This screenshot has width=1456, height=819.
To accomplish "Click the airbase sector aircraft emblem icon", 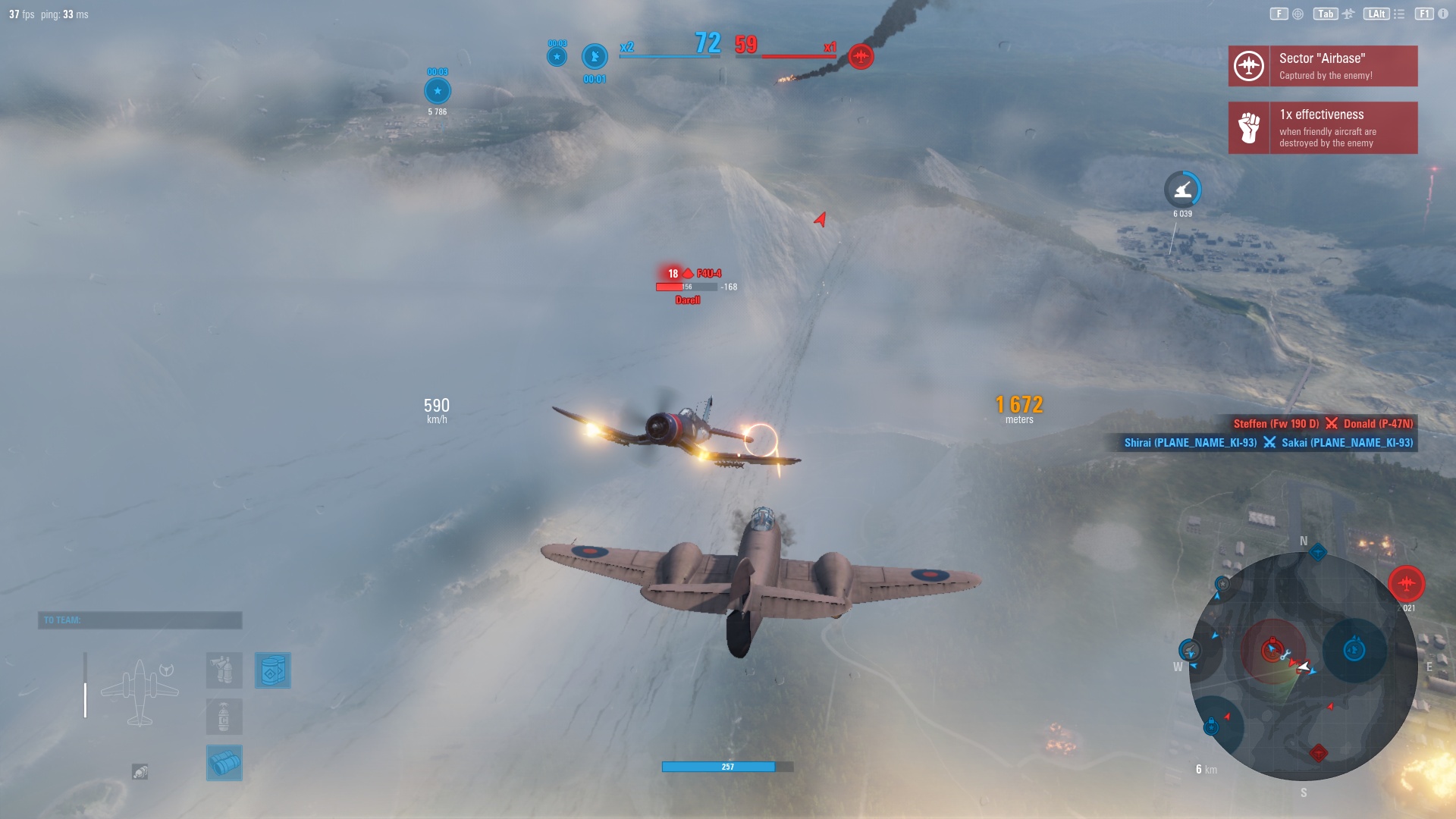I will [1248, 66].
